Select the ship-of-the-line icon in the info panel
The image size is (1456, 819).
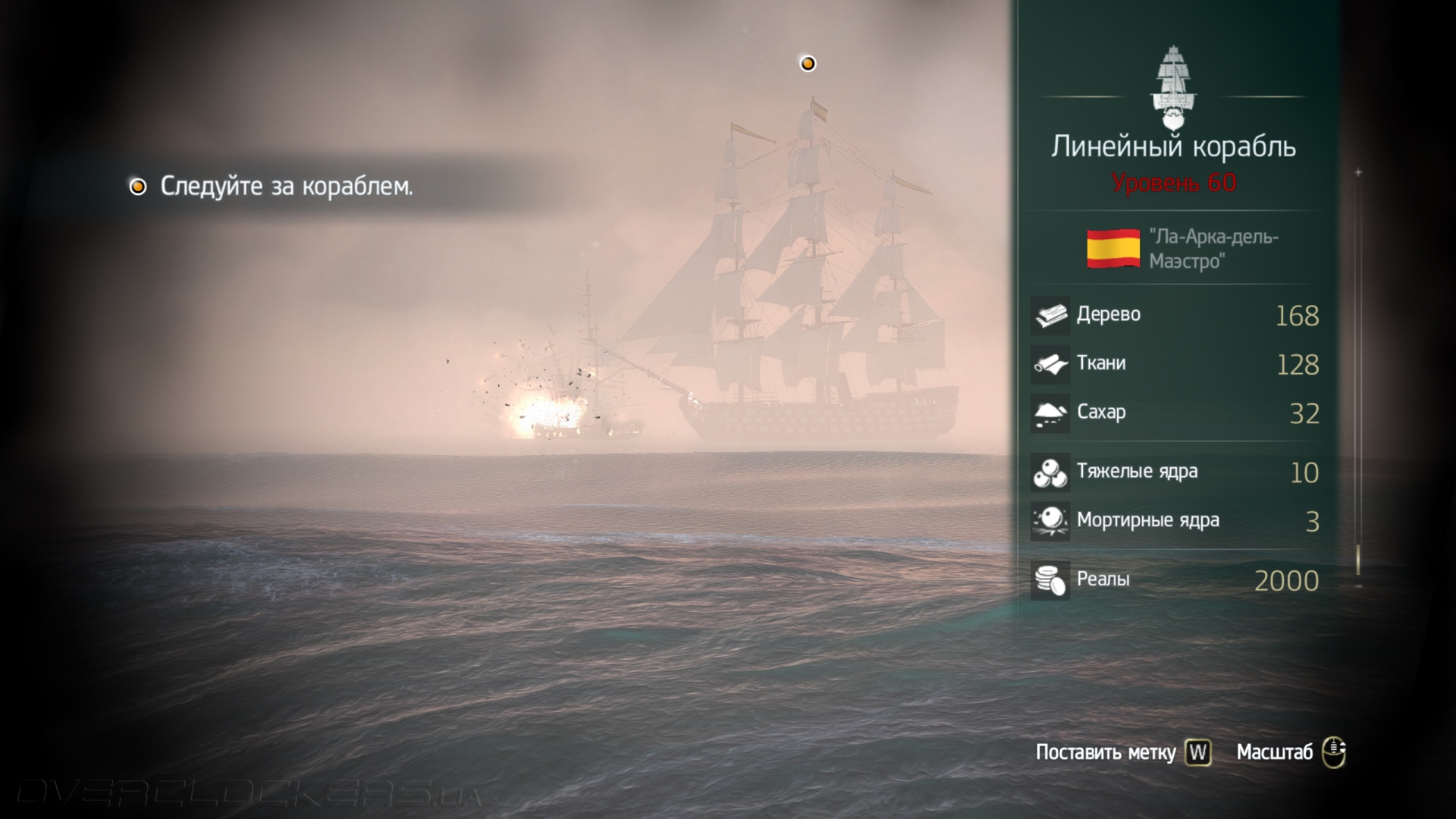(1173, 89)
